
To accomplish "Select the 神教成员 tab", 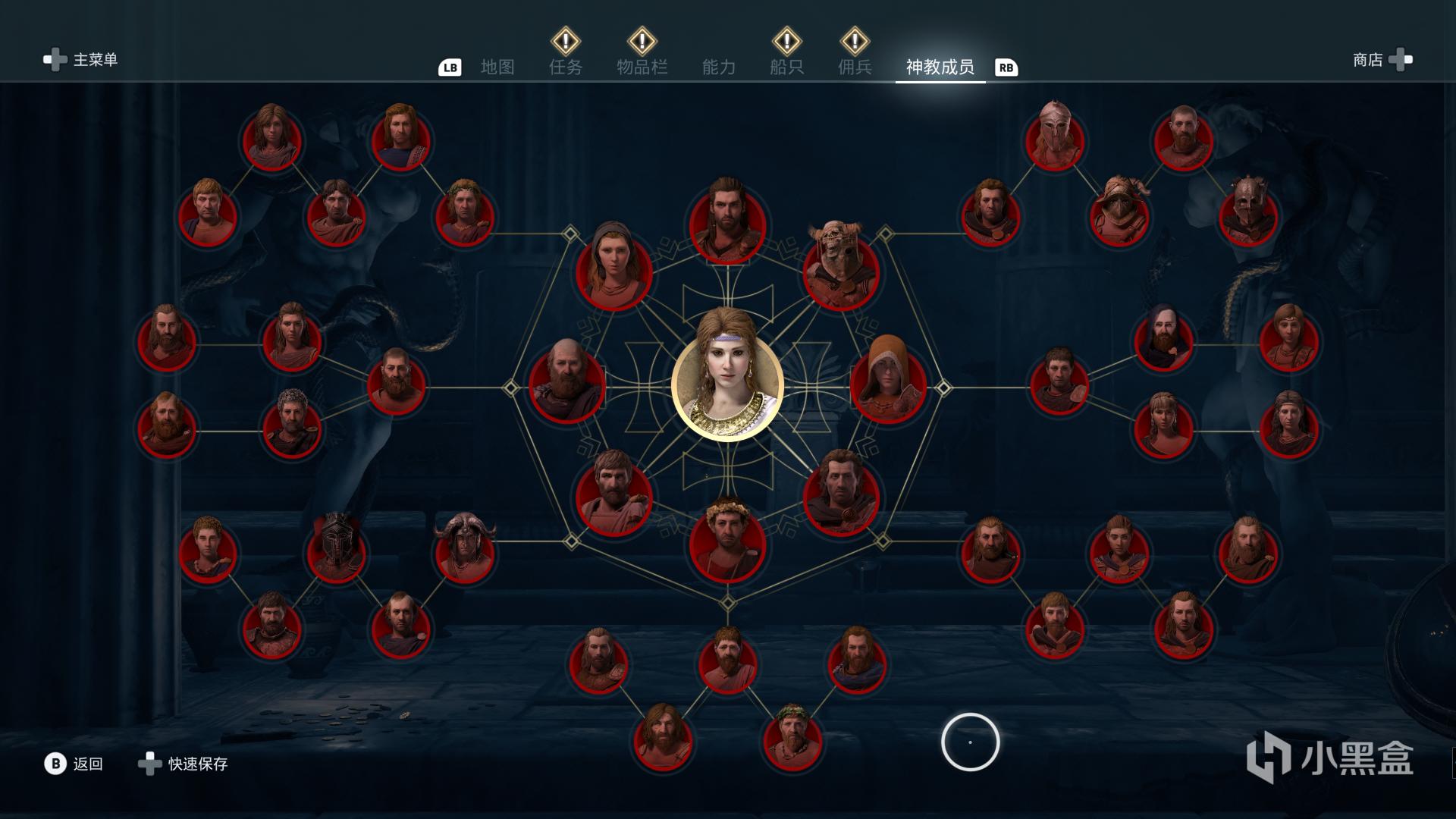I will [940, 67].
